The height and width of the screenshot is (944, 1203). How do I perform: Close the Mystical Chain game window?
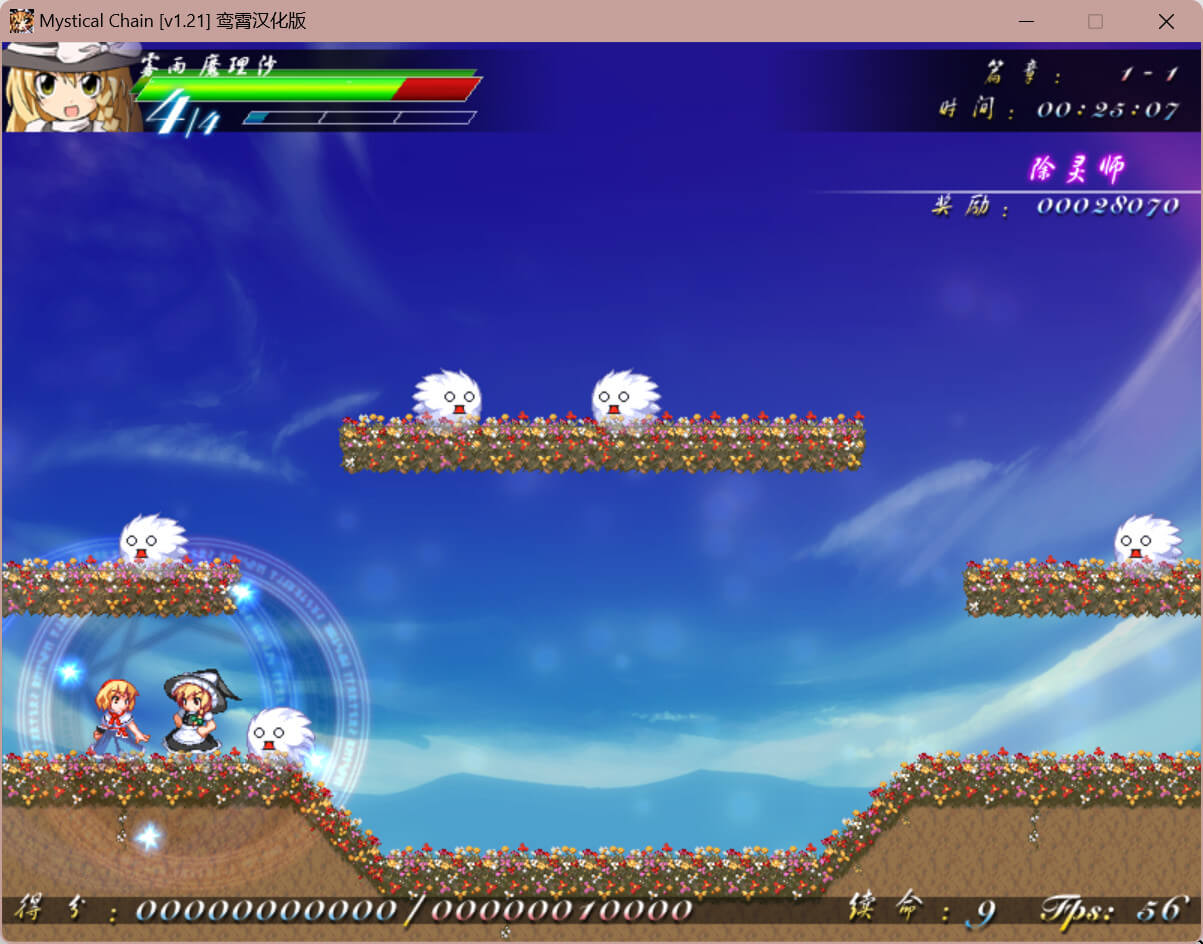pos(1165,21)
